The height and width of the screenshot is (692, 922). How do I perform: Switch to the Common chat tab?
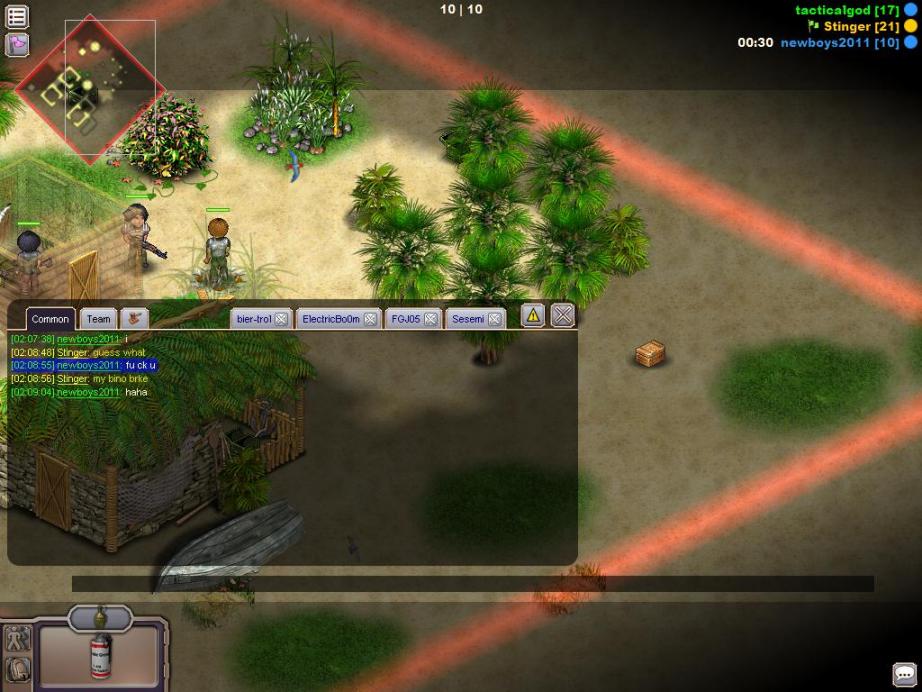(x=50, y=319)
